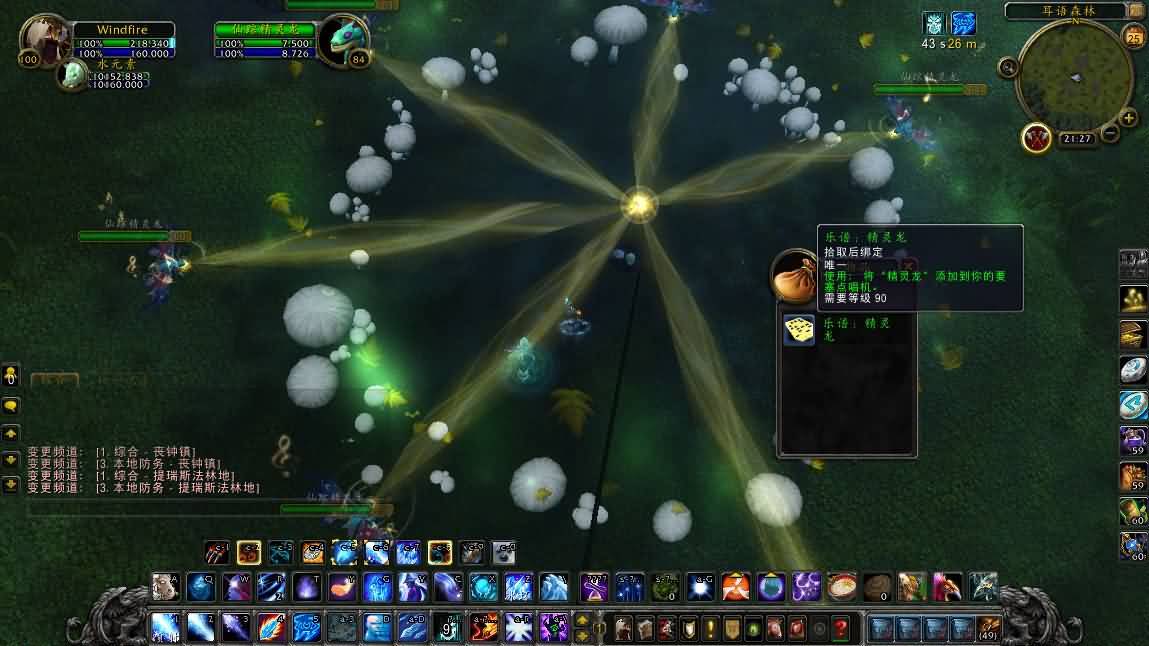Click the target's dragon portrait
Screen dimensions: 1149x646
tap(345, 41)
